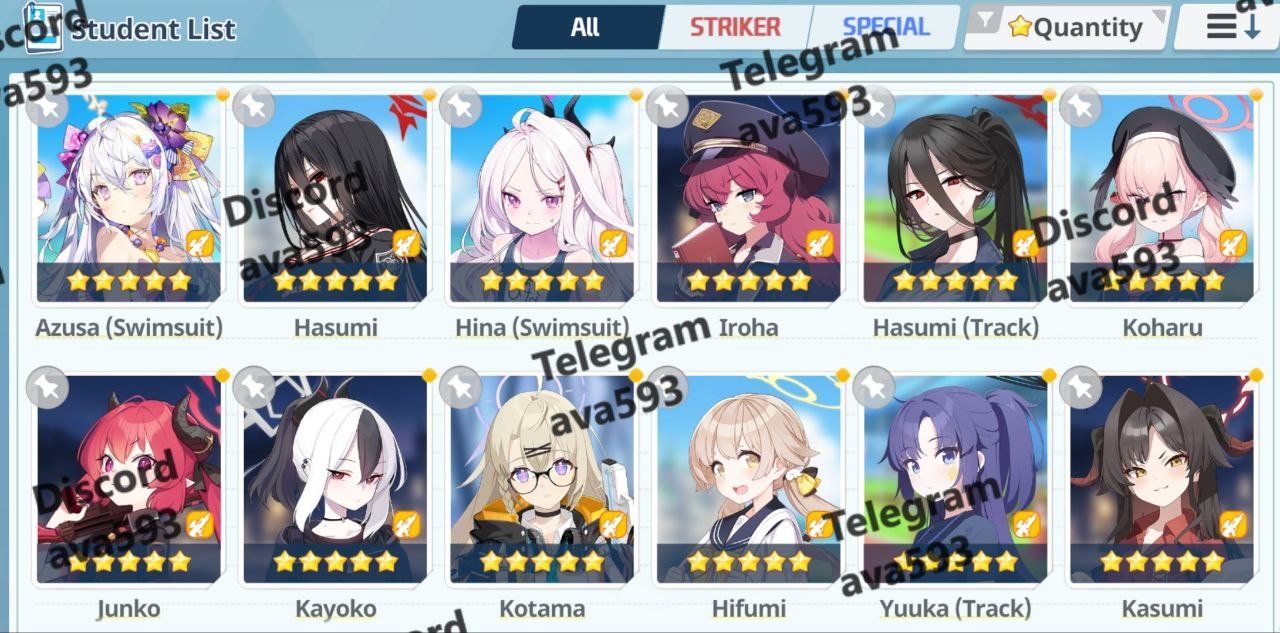This screenshot has height=633, width=1280.
Task: Select the Azusa (Swimsuit) student card
Action: pos(129,198)
